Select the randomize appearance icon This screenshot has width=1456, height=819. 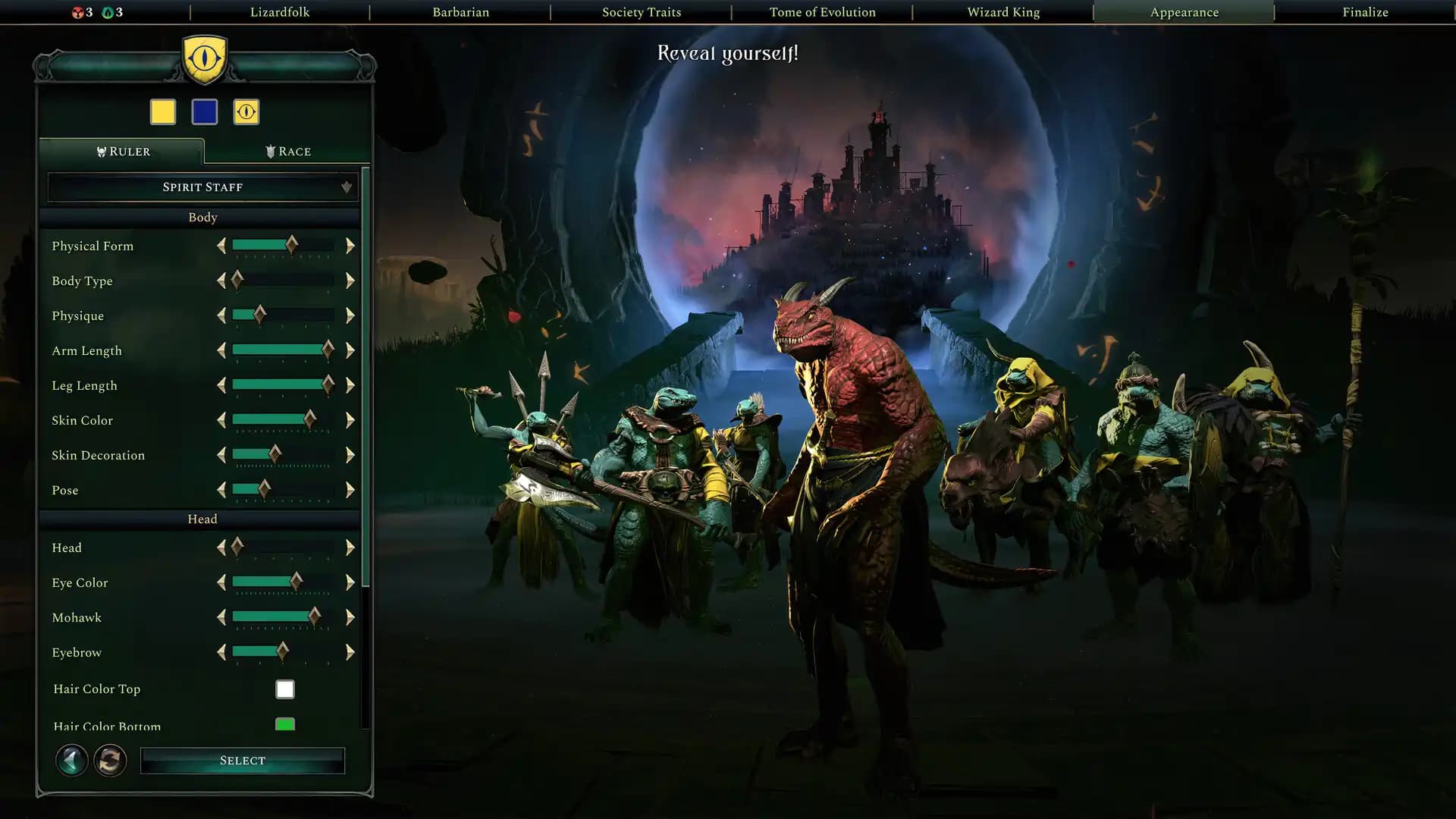111,761
